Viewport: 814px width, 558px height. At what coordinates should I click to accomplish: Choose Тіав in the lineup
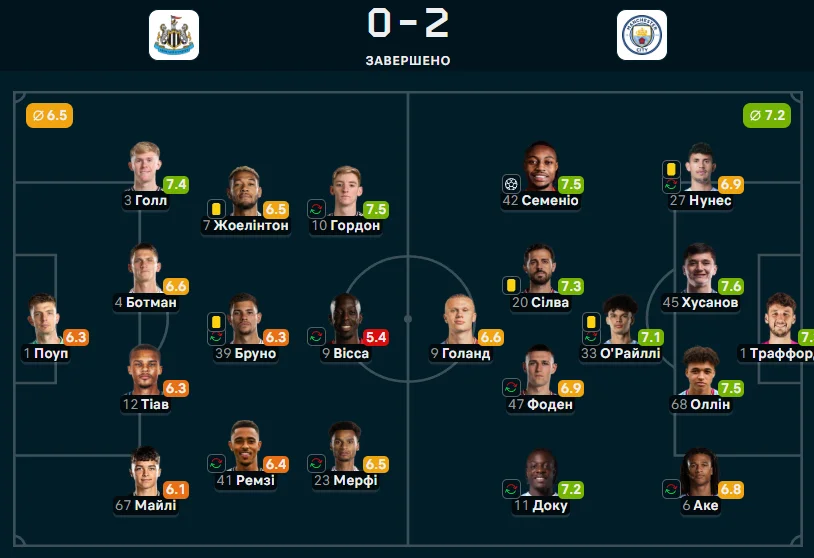point(145,370)
